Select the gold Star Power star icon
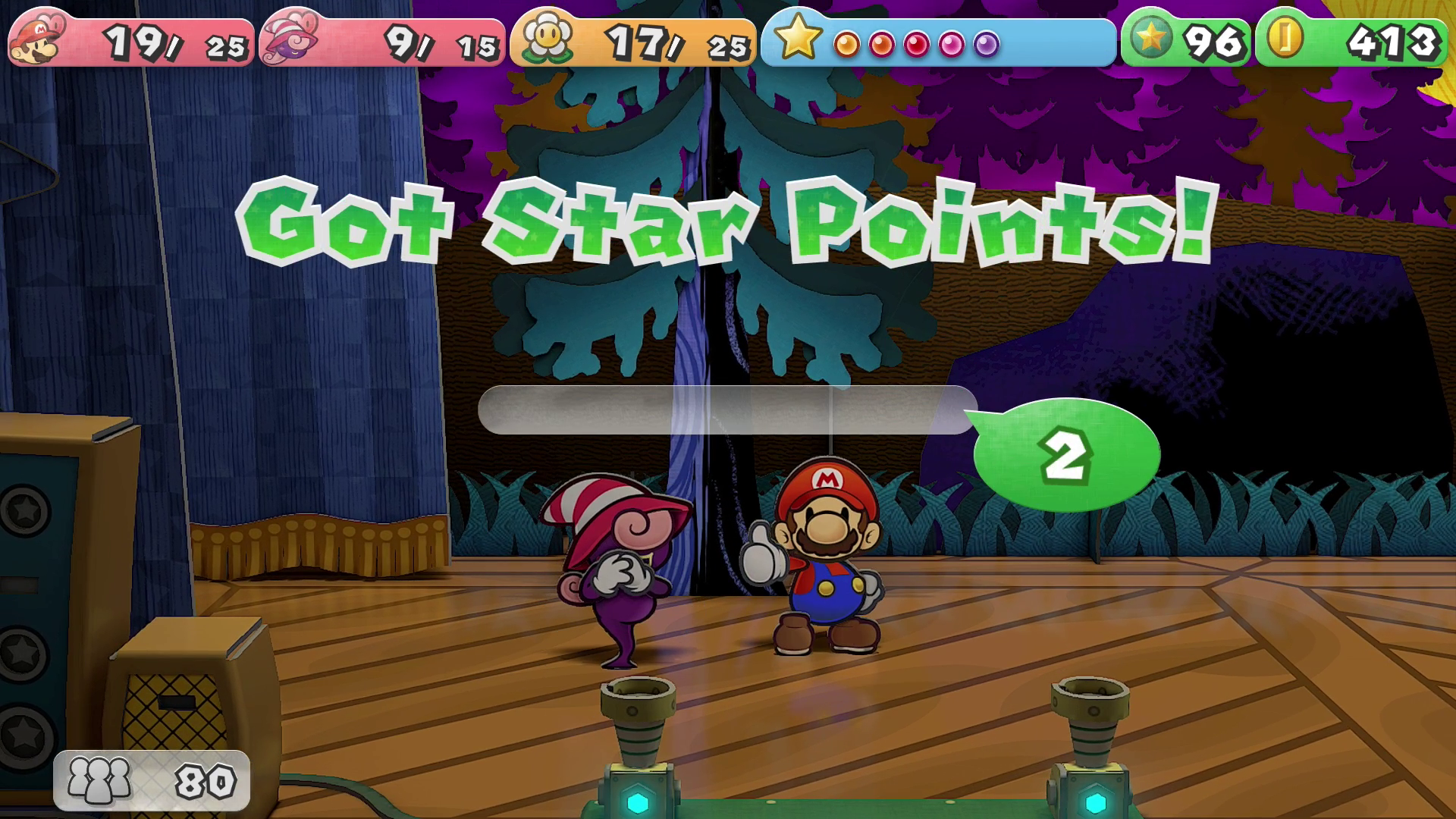Image resolution: width=1456 pixels, height=819 pixels. pyautogui.click(x=797, y=38)
